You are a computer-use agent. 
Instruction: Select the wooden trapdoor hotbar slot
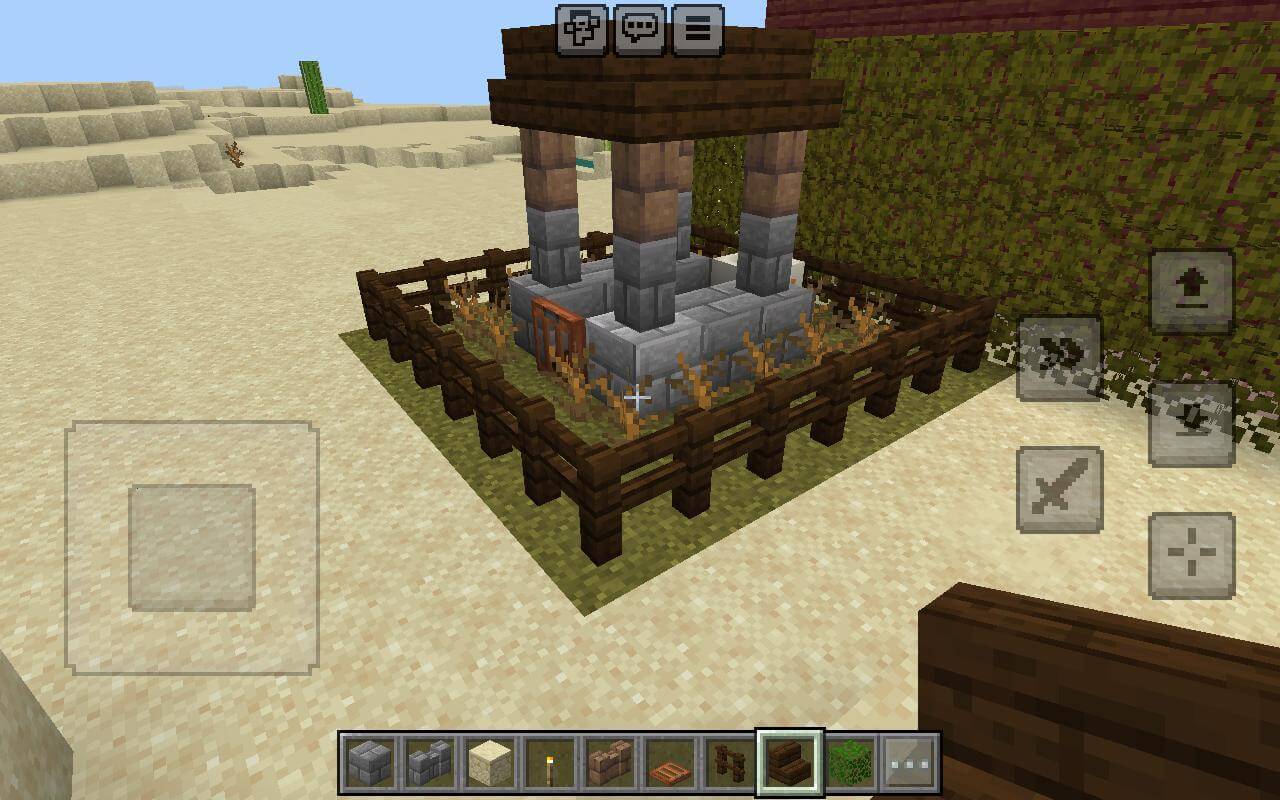click(670, 763)
